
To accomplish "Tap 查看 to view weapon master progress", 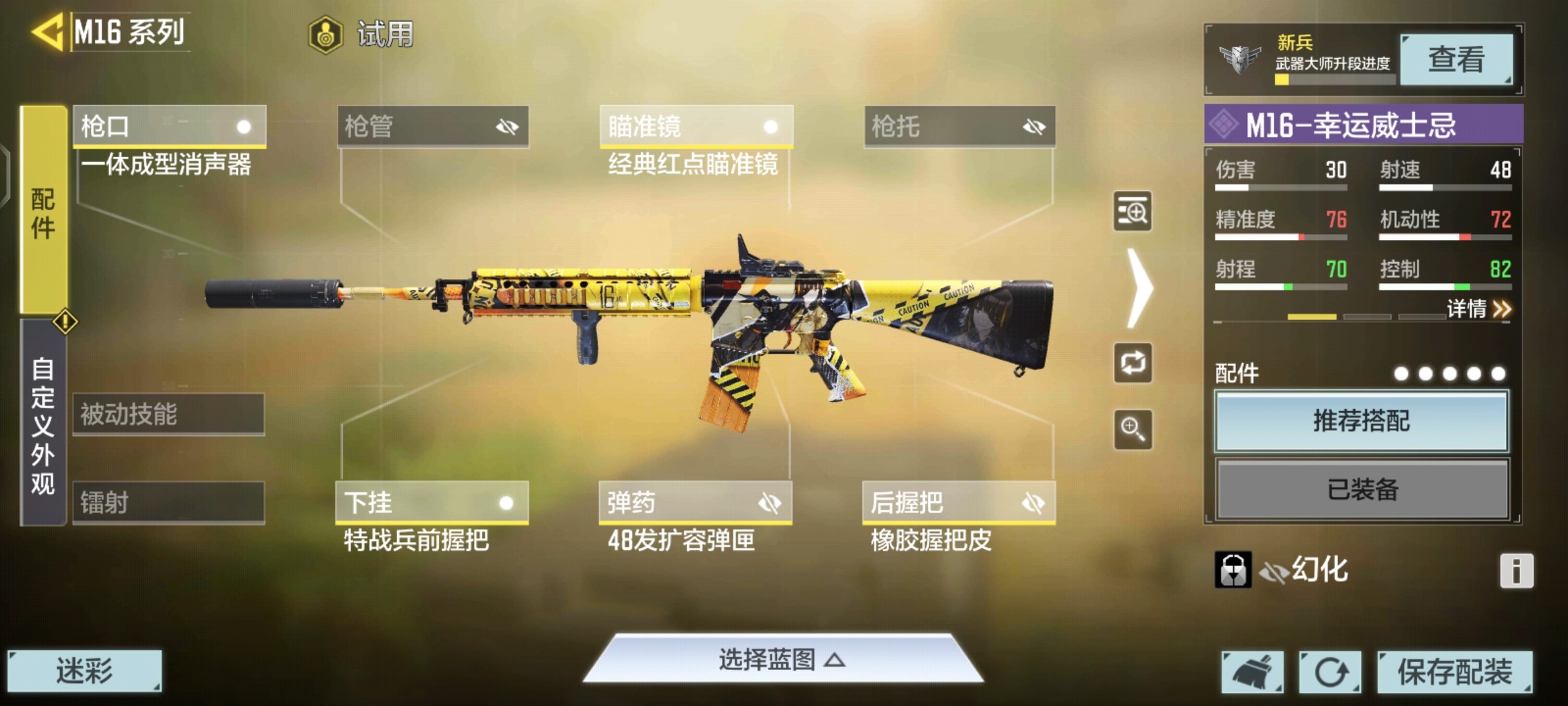I will point(1456,59).
